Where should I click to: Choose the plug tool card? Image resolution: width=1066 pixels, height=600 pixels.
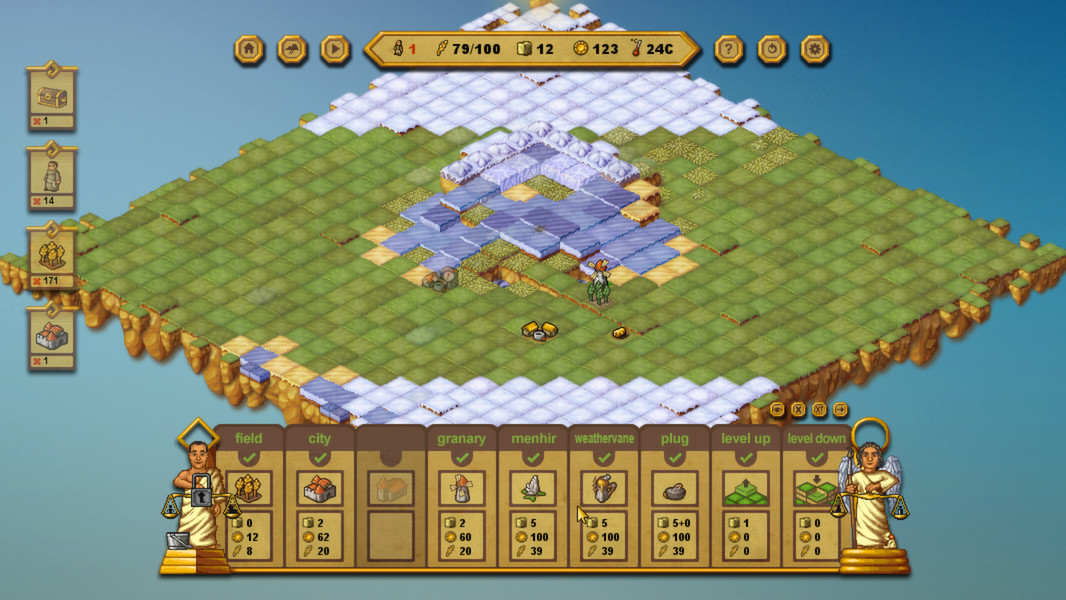[674, 488]
